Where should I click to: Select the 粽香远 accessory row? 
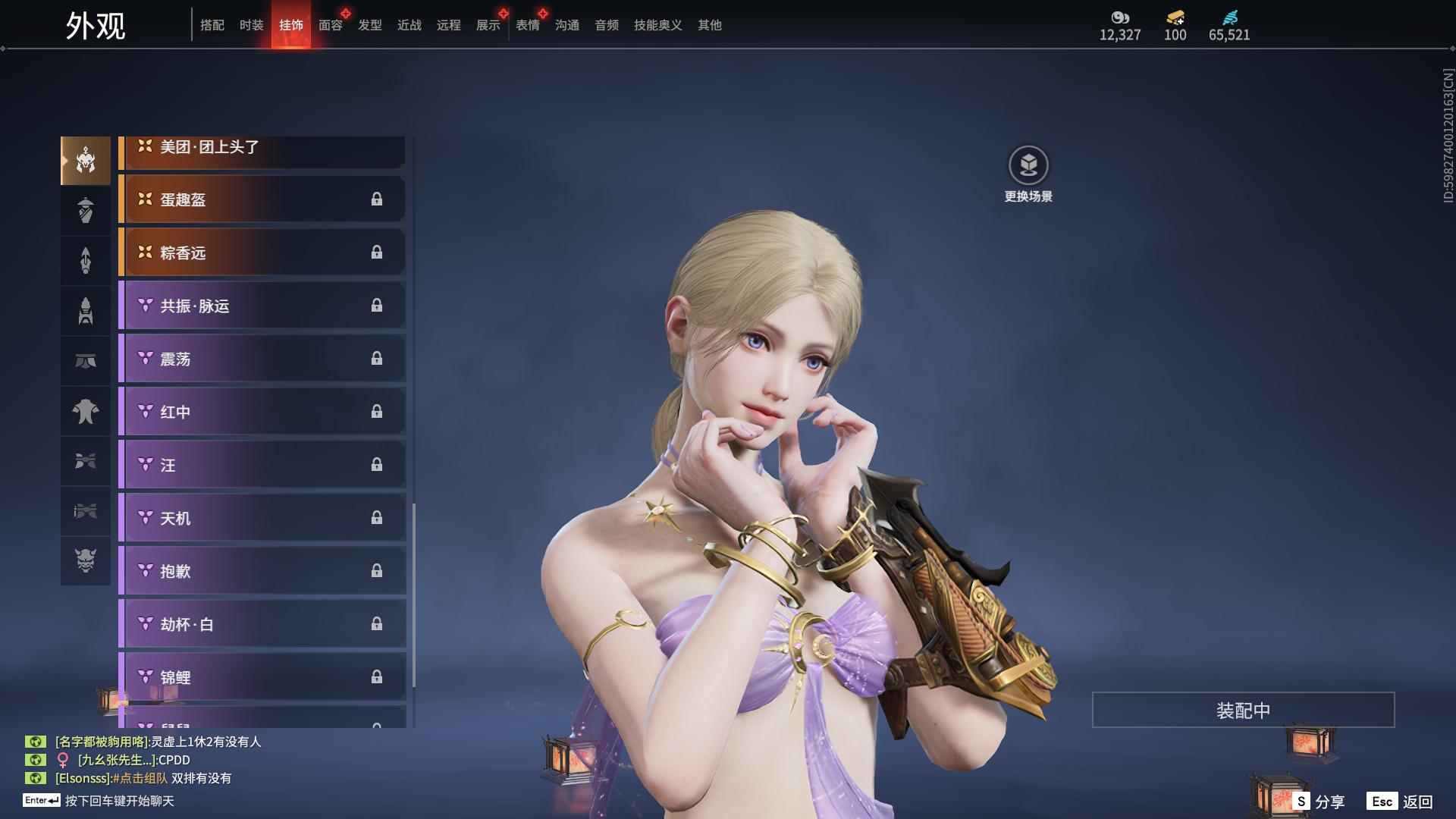(262, 253)
